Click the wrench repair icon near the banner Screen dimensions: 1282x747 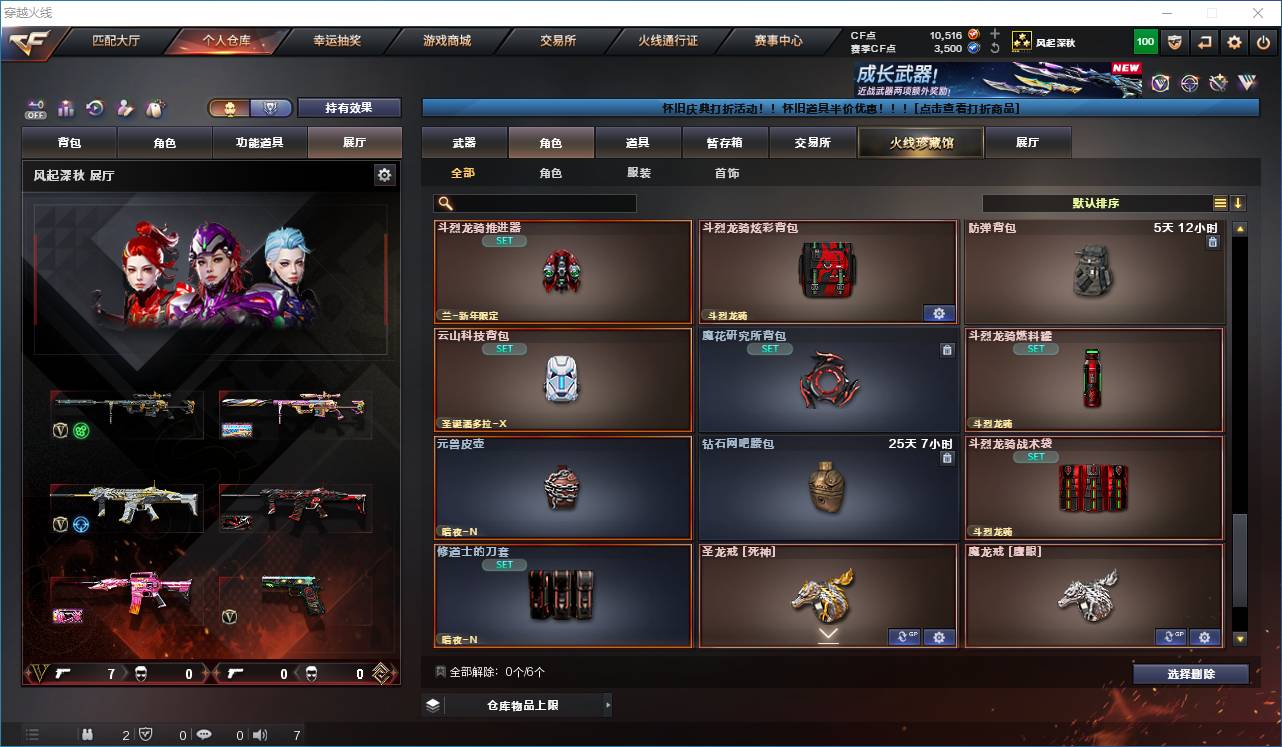coord(1218,82)
